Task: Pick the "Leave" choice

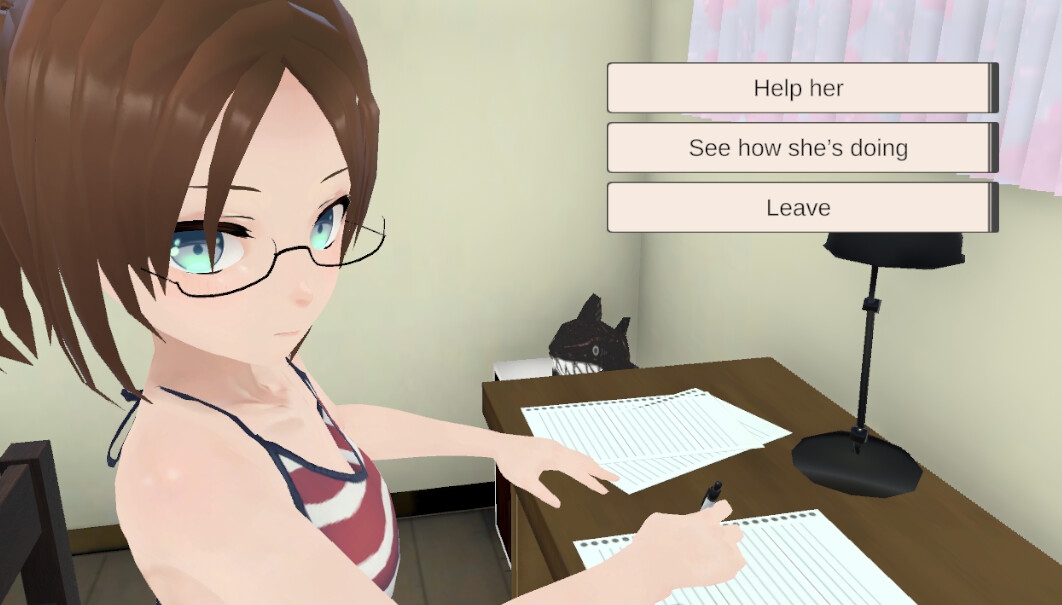Action: pyautogui.click(x=799, y=208)
